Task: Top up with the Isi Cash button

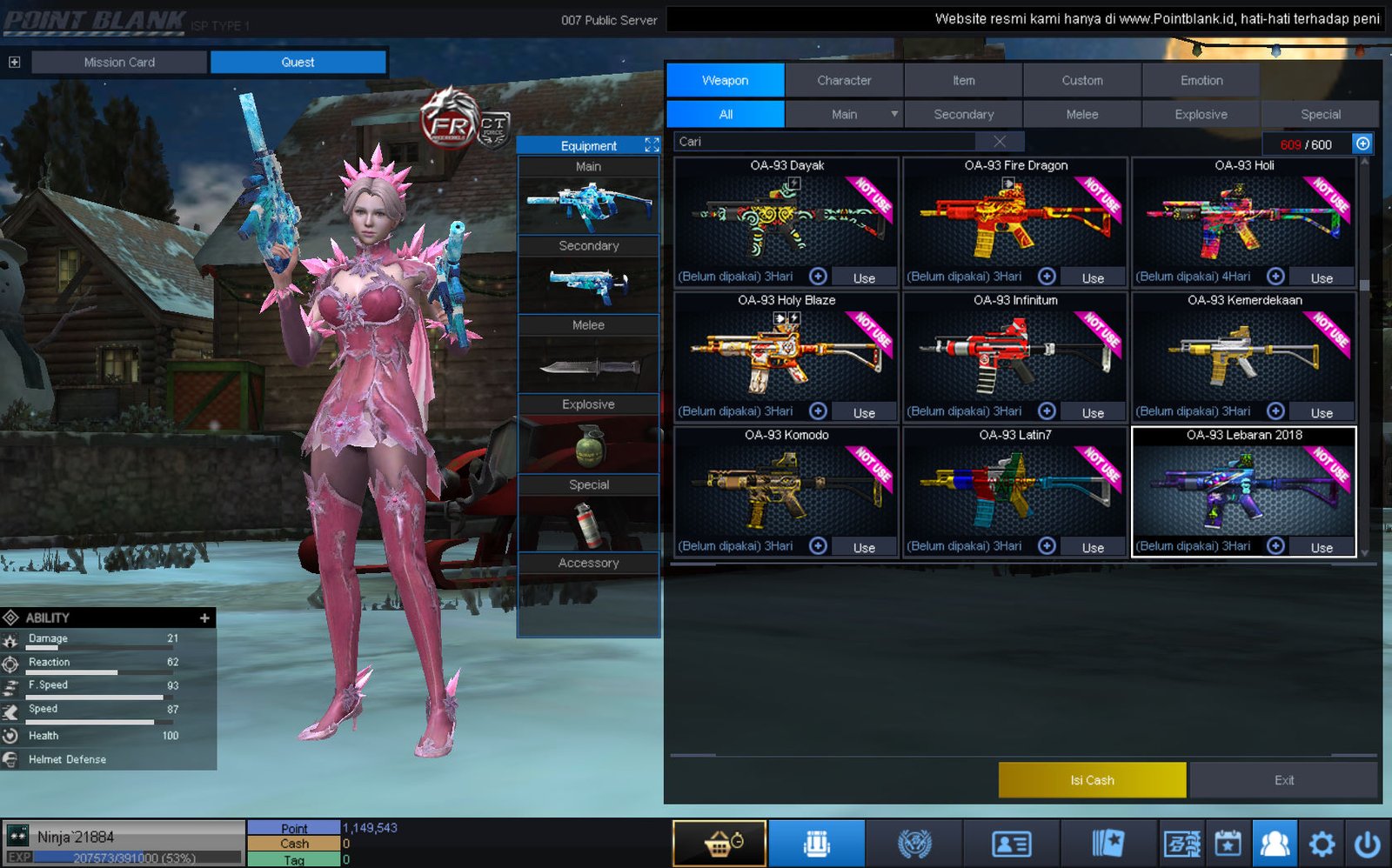Action: click(x=1092, y=780)
